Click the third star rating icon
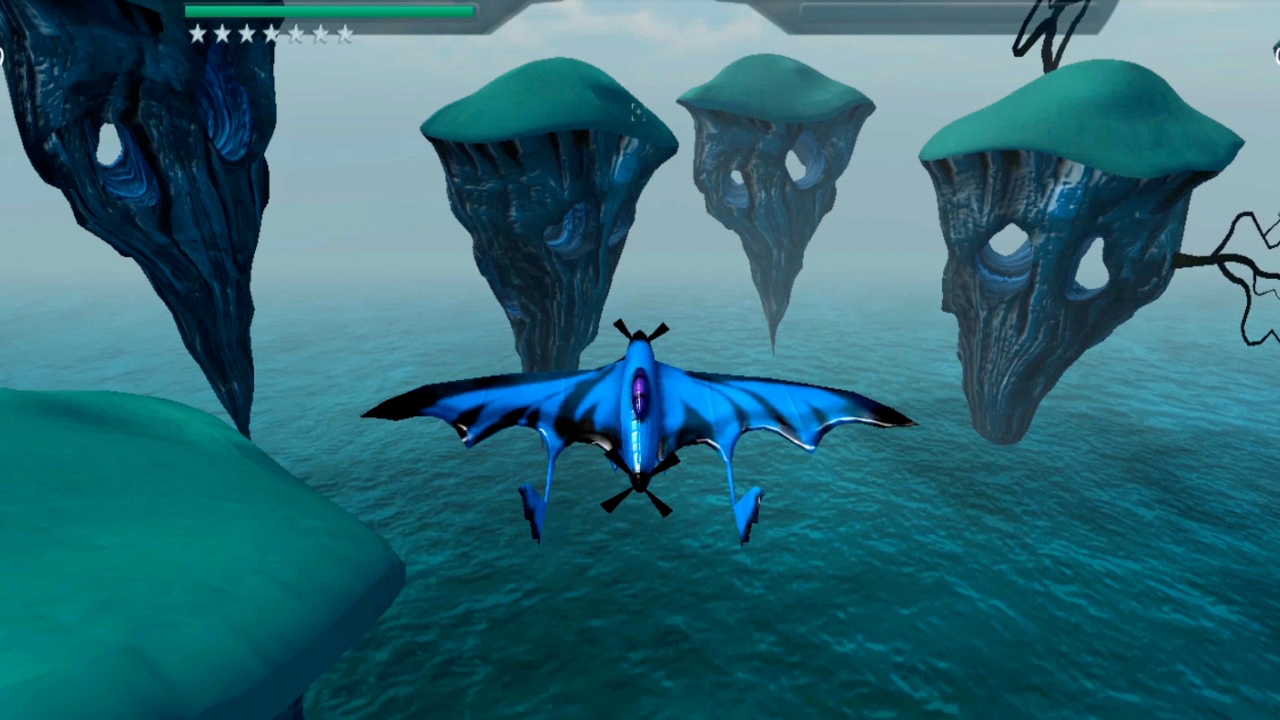Screen dimensions: 1280x720 247,34
